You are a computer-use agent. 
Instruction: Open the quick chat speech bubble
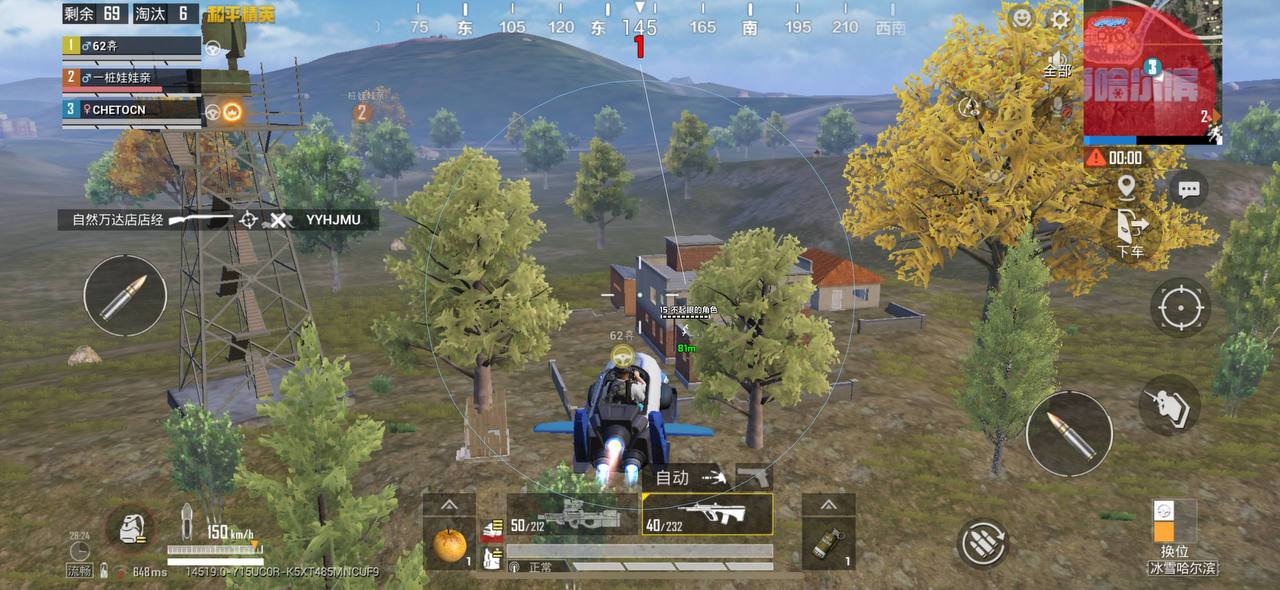pyautogui.click(x=1188, y=189)
